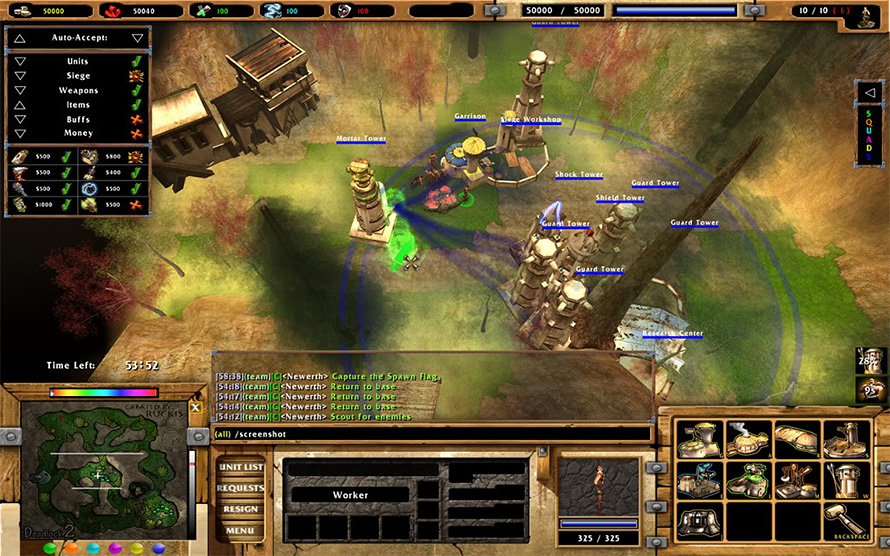Viewport: 890px width, 556px height.
Task: Toggle auto-accept for Units
Action: pos(137,61)
